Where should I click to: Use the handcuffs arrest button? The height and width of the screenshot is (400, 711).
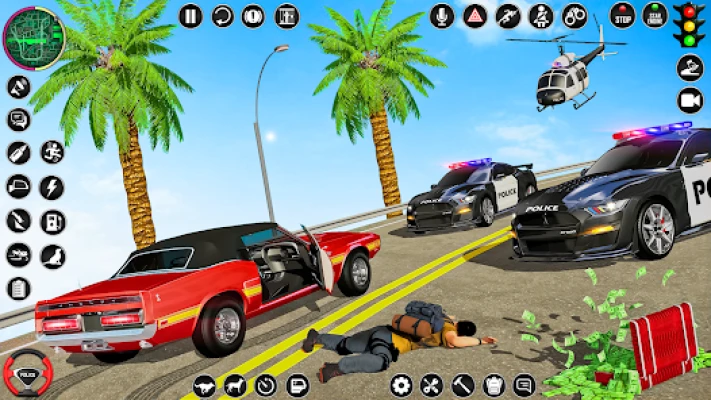click(x=573, y=15)
